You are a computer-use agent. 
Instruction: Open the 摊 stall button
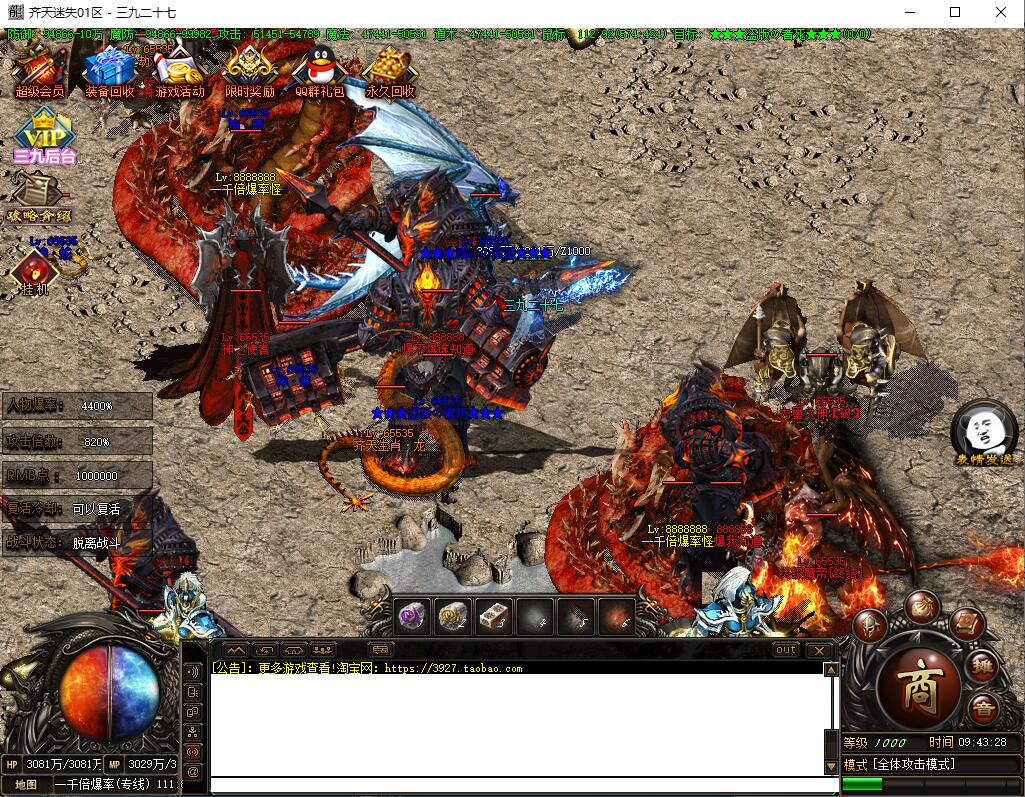pyautogui.click(x=983, y=663)
